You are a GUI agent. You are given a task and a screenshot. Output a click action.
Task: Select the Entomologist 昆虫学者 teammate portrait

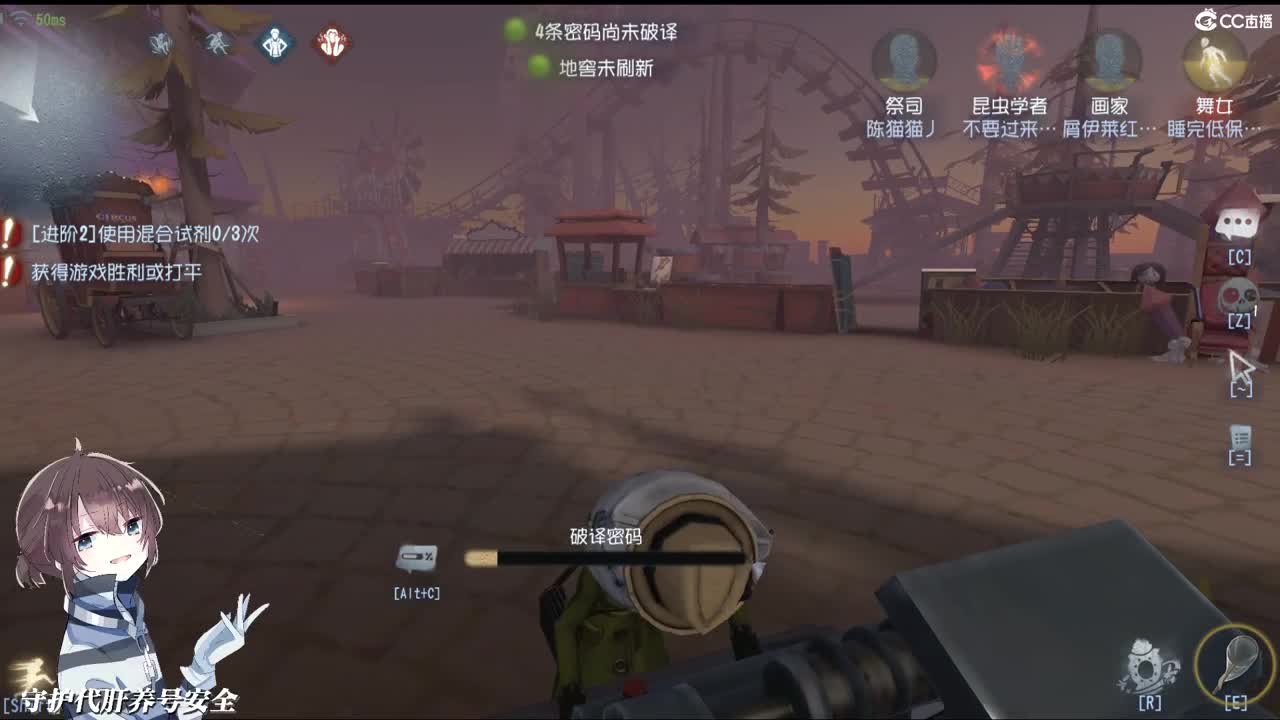[1010, 60]
